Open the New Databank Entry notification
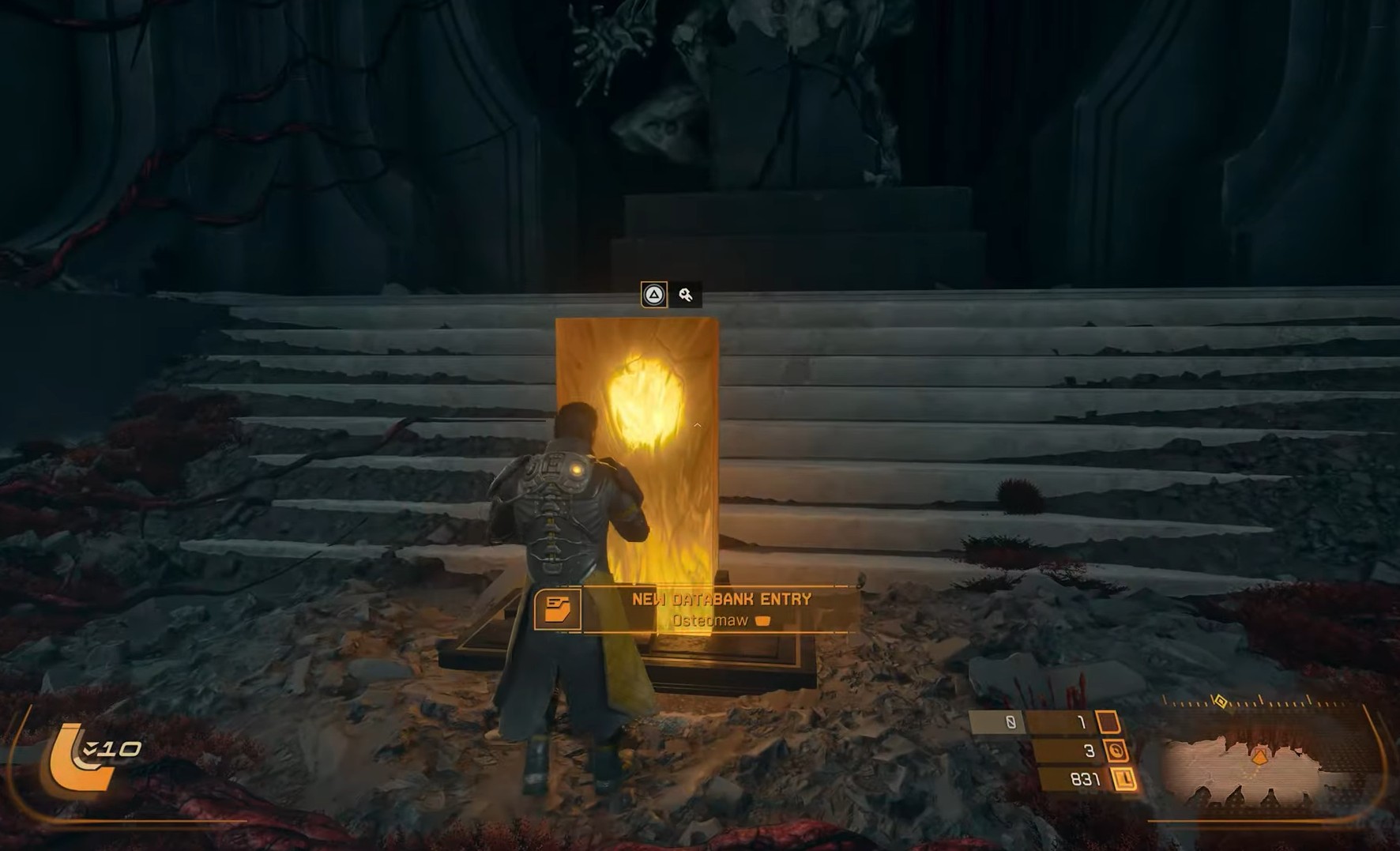This screenshot has height=851, width=1400. pyautogui.click(x=720, y=609)
